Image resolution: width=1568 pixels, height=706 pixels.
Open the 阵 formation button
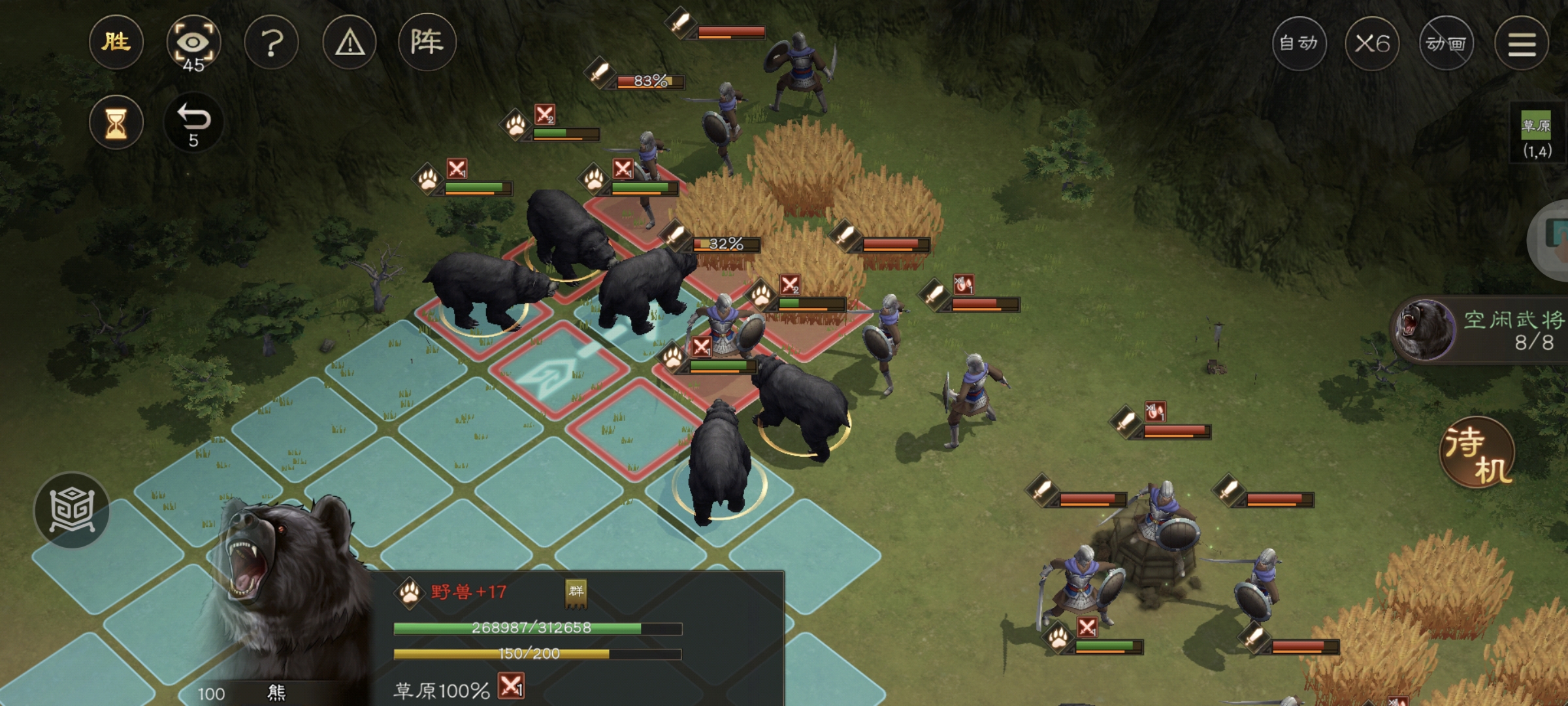pos(427,43)
